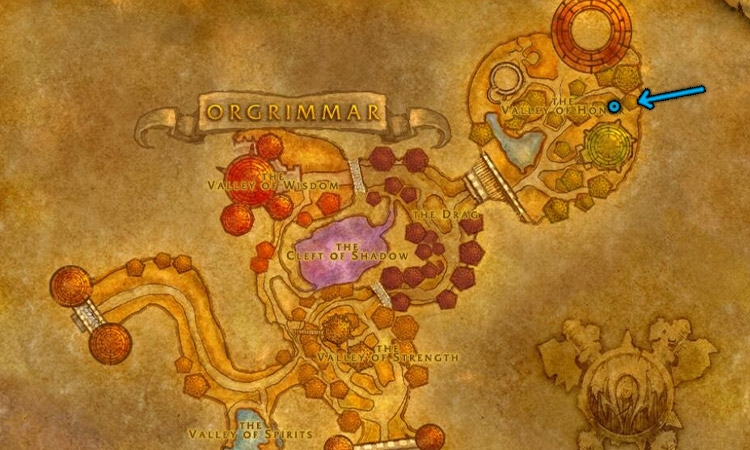
Task: Click the blue circle map marker
Action: (x=615, y=105)
